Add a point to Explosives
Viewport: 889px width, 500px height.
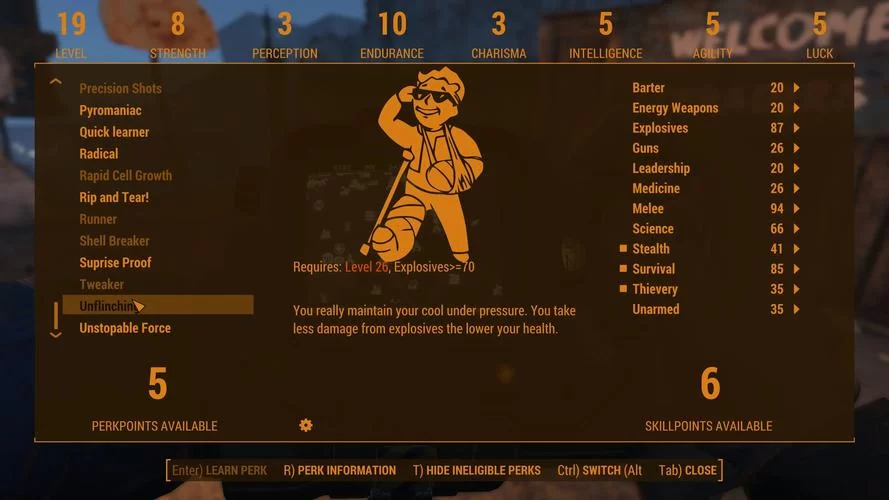(x=797, y=128)
